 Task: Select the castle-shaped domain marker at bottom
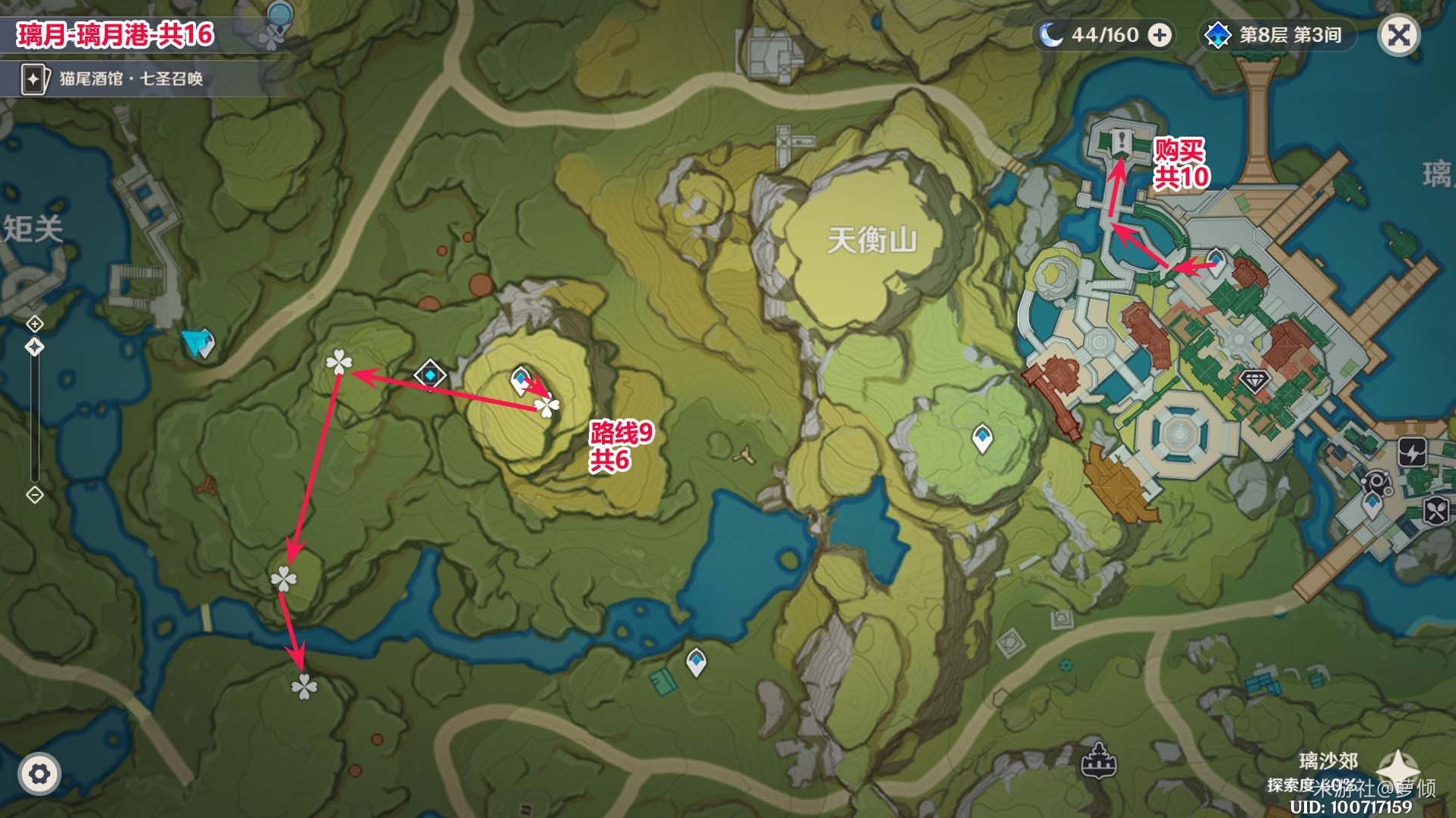tap(1098, 760)
